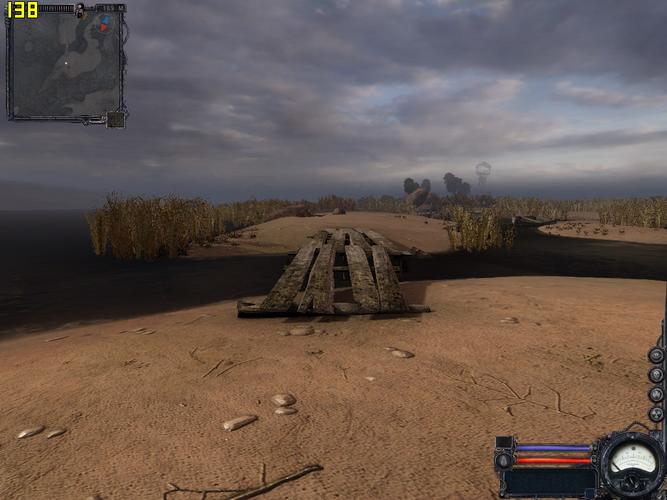Select the red and blue marker on the minimap
667x500 pixels.
coord(103,24)
